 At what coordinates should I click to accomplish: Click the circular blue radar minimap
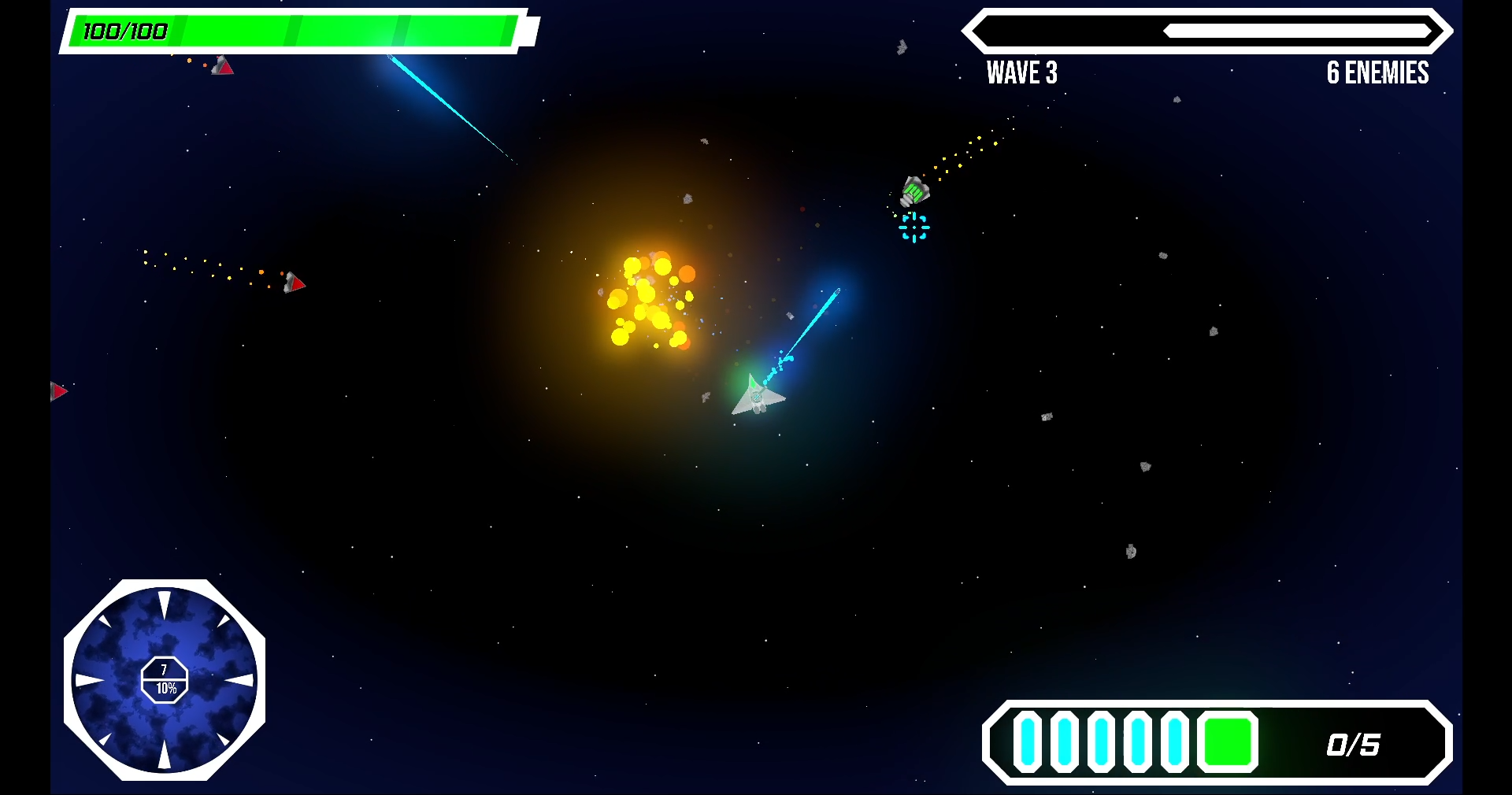165,680
